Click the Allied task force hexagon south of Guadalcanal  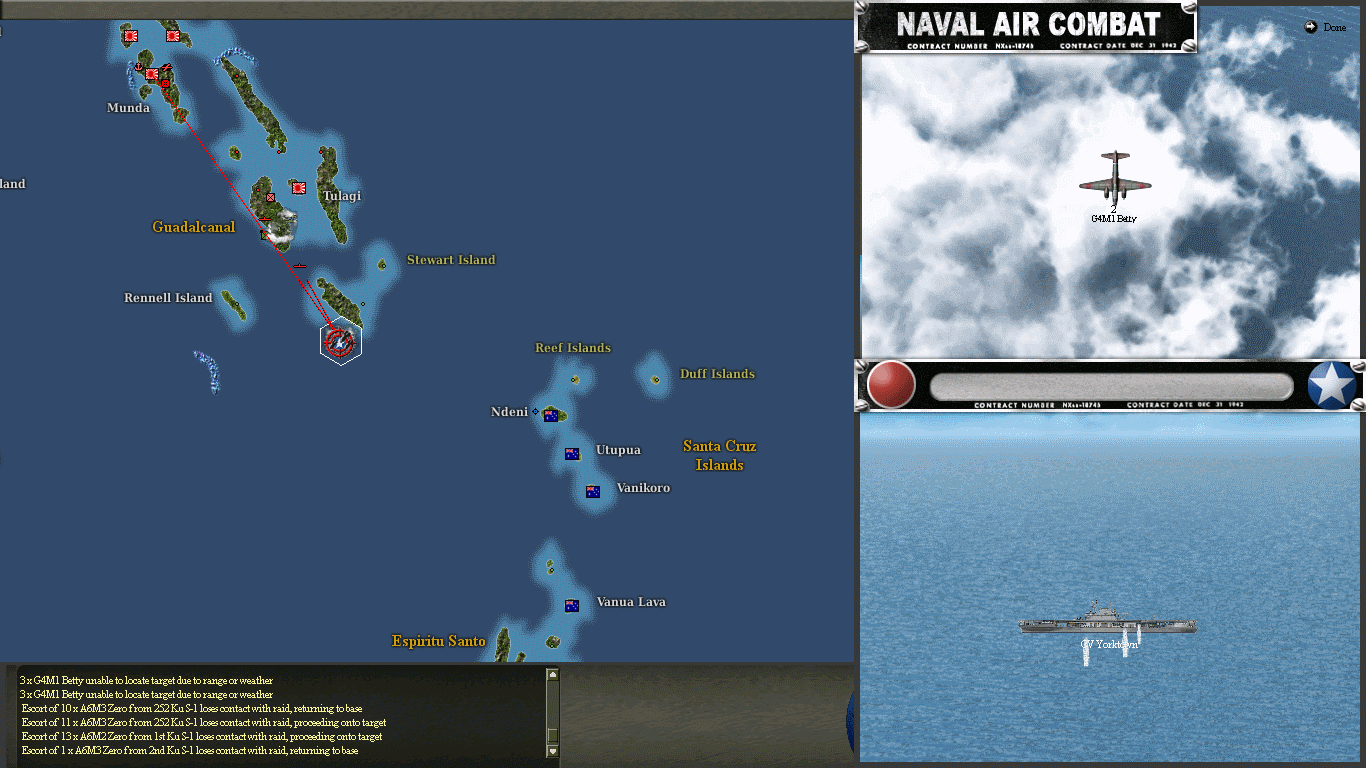tap(340, 341)
